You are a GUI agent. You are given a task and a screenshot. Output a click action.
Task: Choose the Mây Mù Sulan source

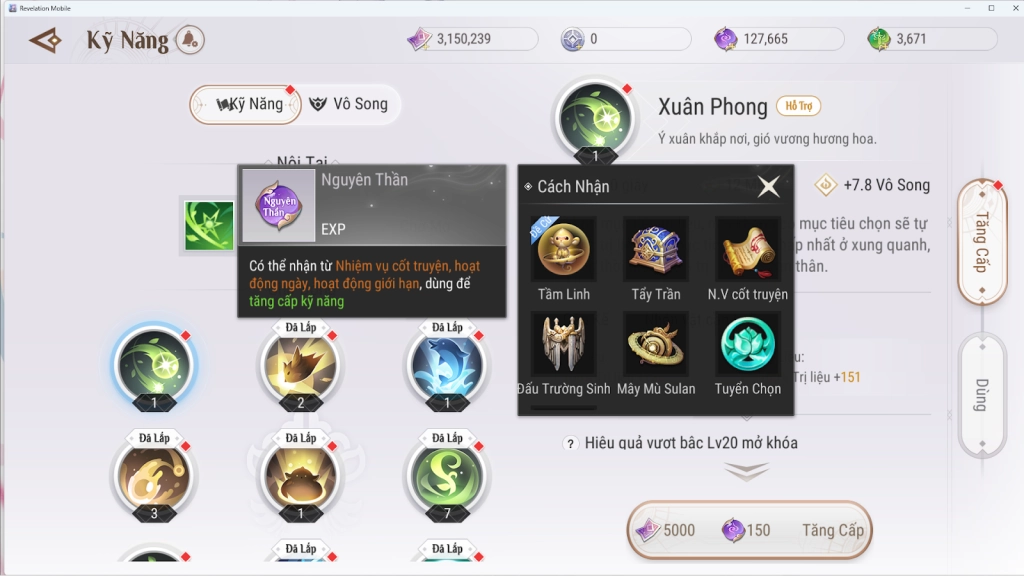pos(655,344)
